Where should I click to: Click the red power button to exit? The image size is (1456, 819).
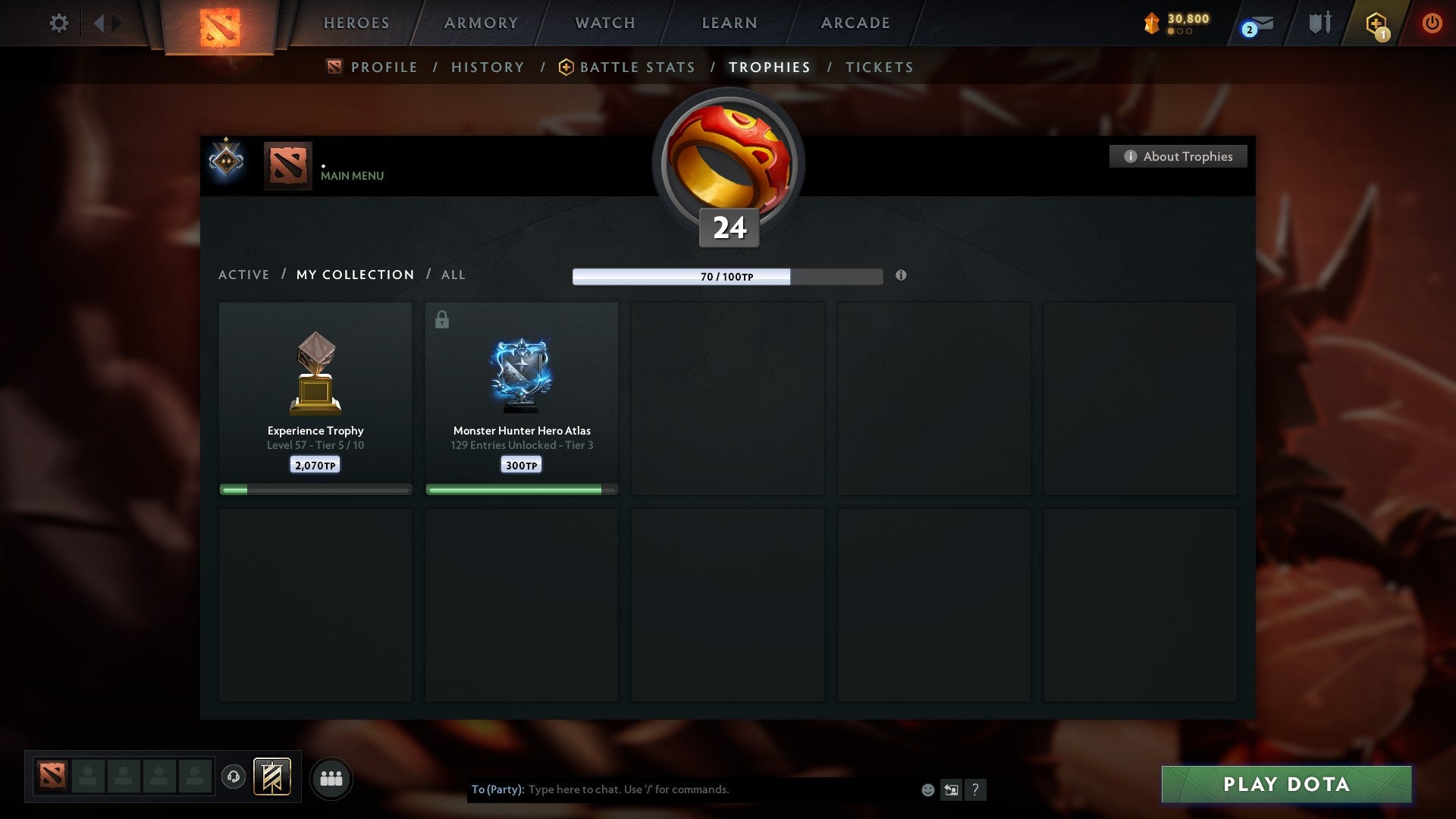[1432, 23]
